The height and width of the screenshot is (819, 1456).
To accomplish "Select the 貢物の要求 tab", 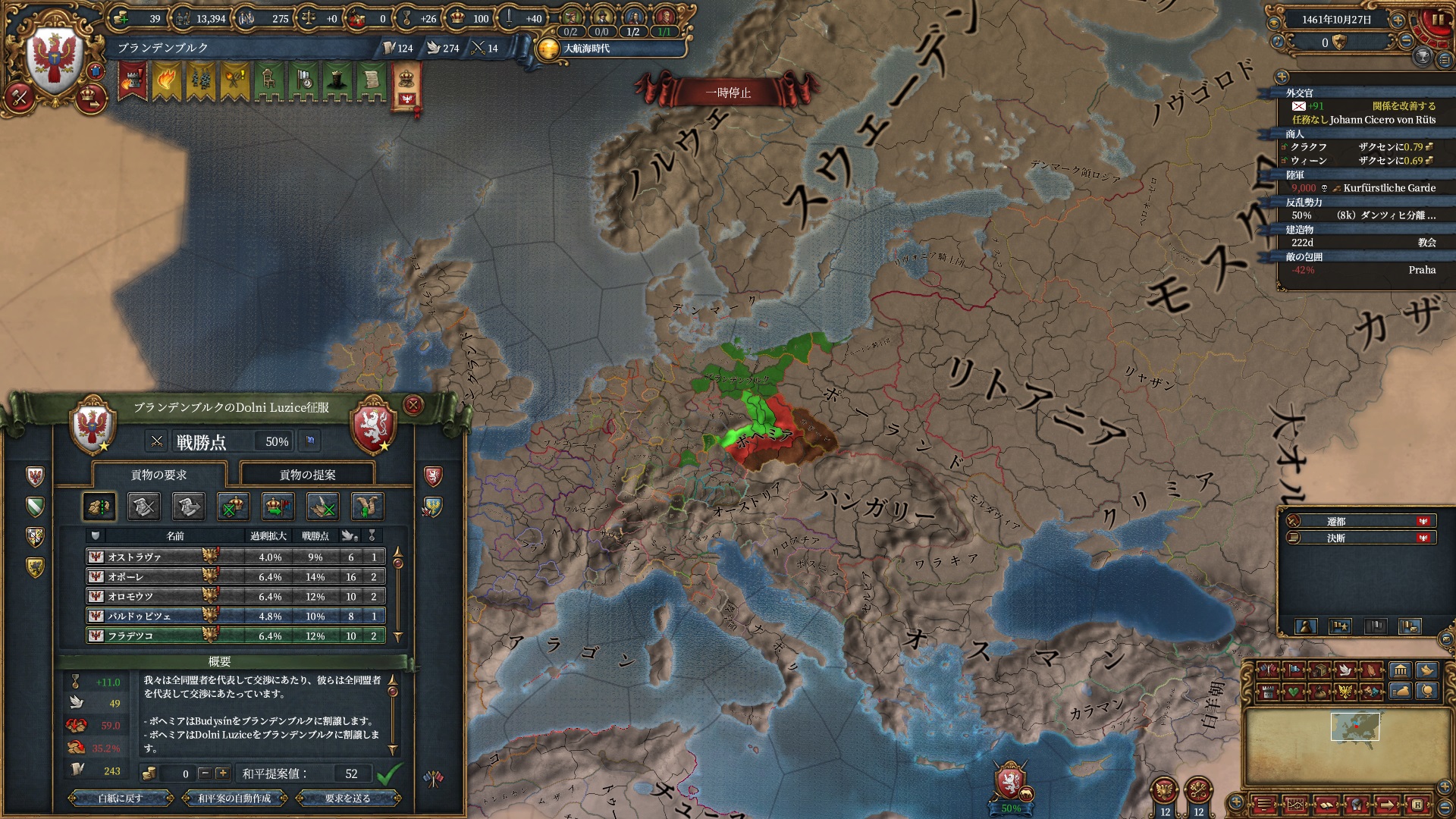I will click(x=158, y=475).
